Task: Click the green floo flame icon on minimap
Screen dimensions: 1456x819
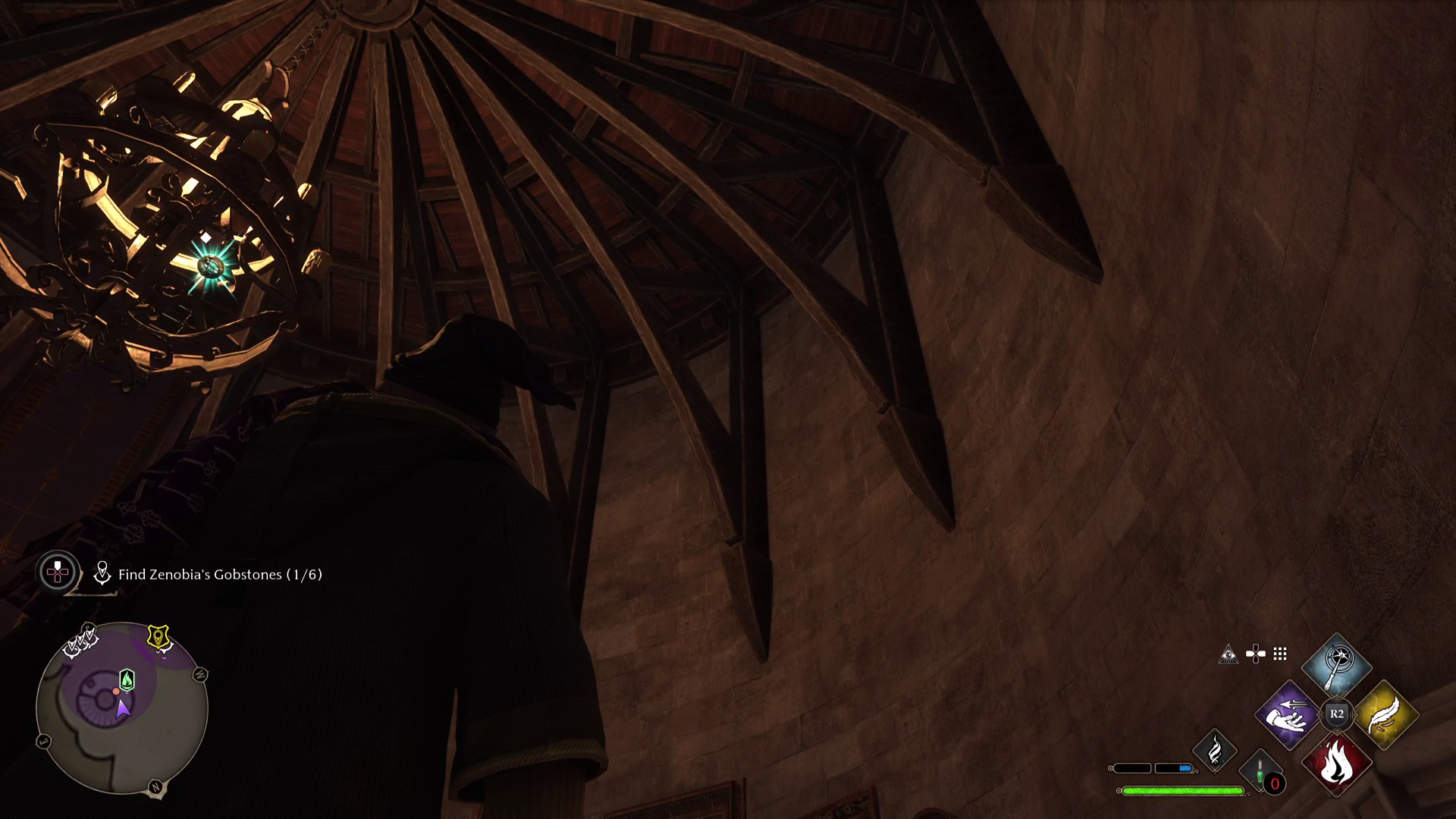Action: (127, 679)
